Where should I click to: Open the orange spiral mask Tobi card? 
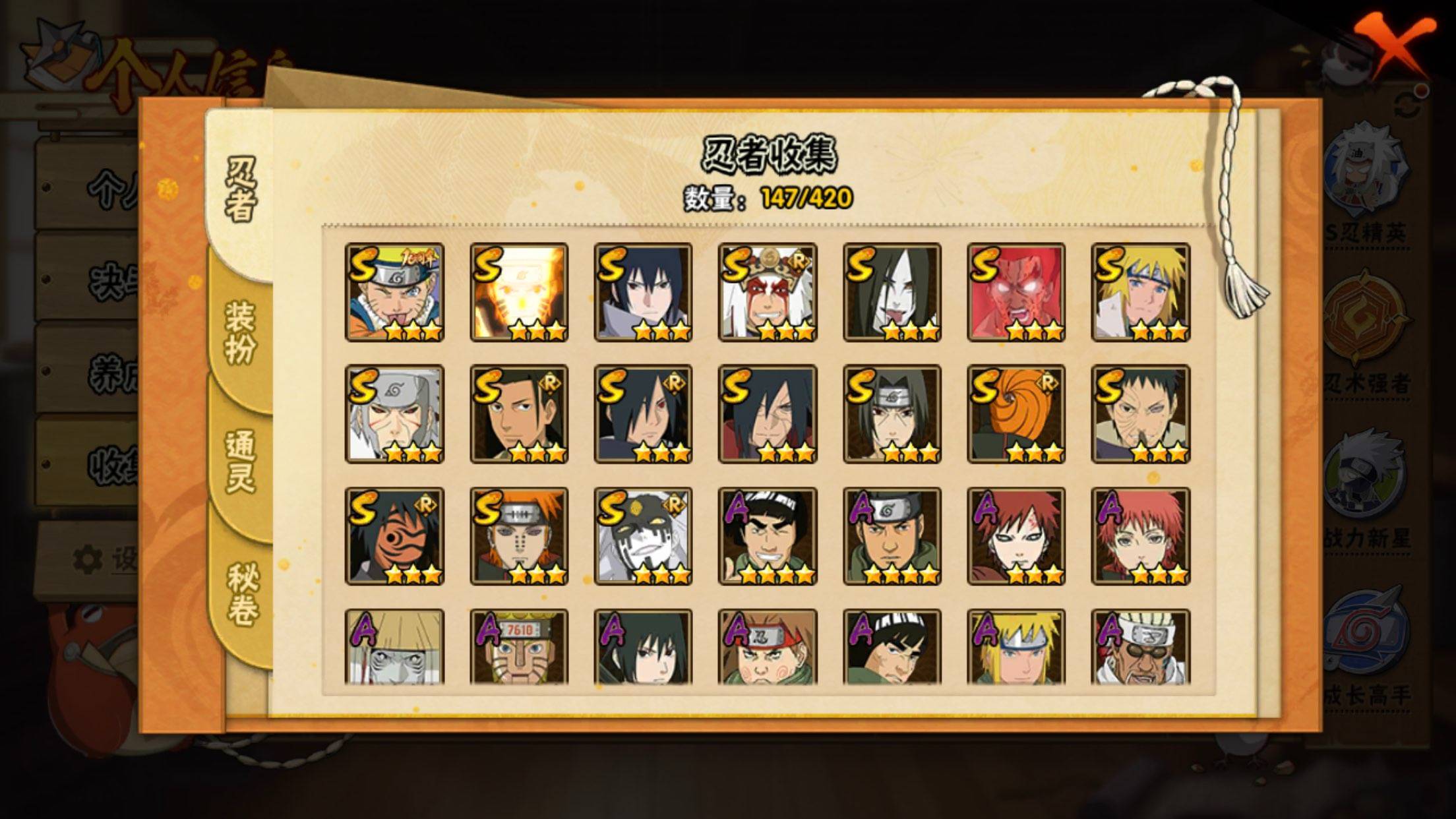[1016, 414]
